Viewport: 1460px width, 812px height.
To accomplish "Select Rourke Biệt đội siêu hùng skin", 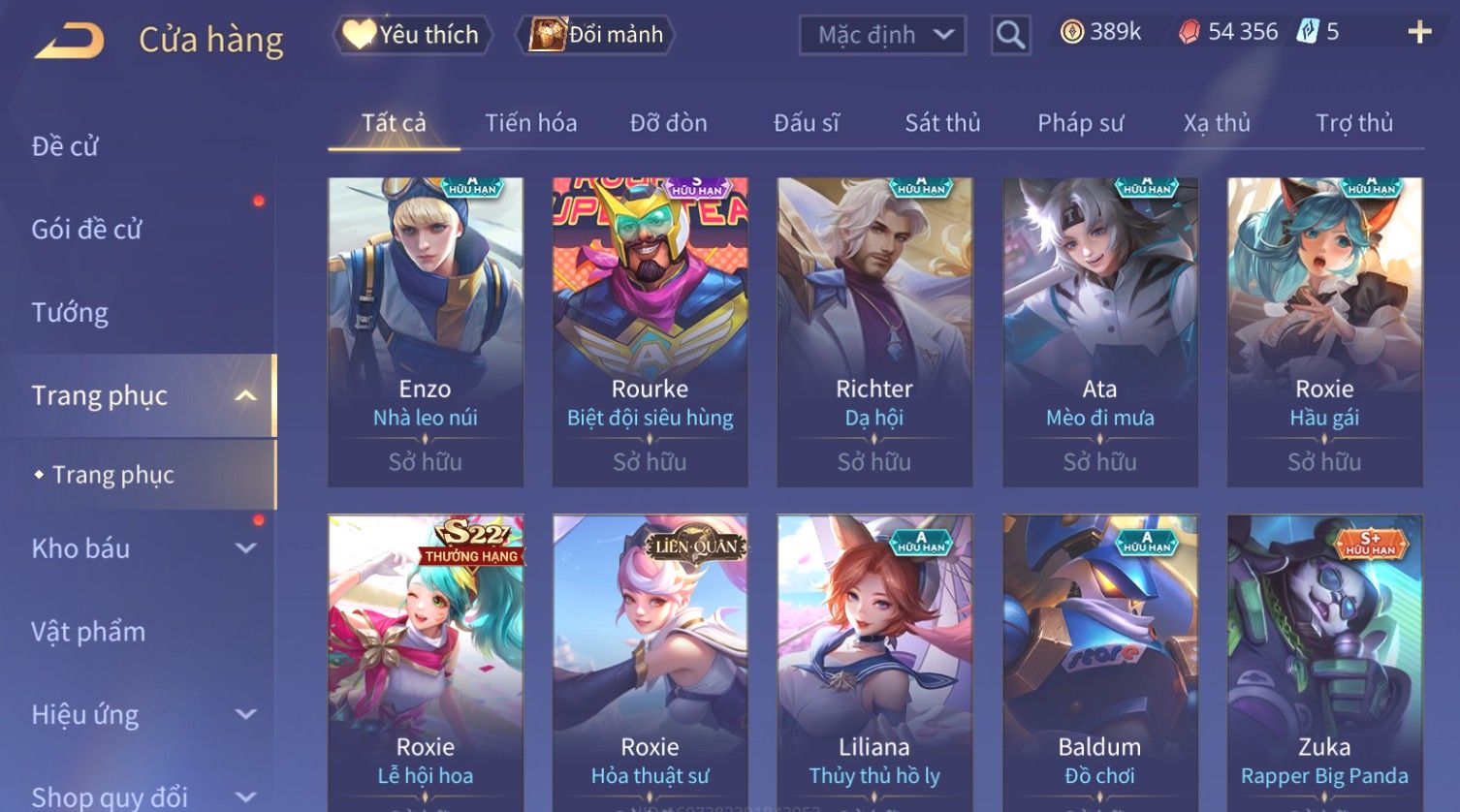I will click(x=650, y=329).
